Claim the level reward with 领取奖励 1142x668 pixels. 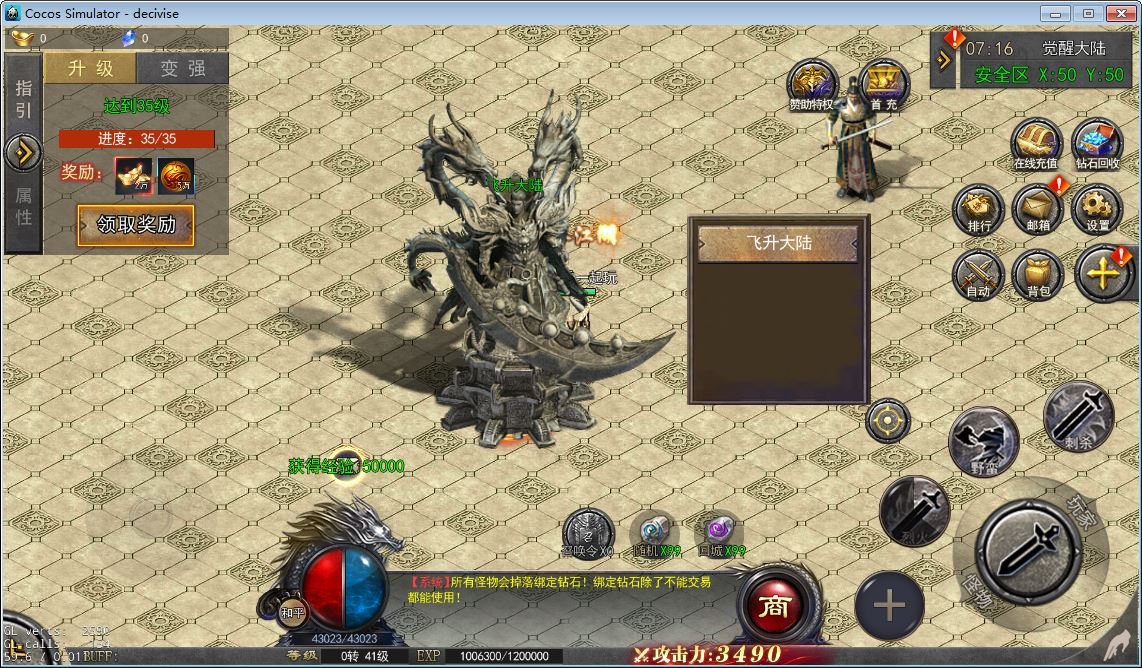(136, 225)
